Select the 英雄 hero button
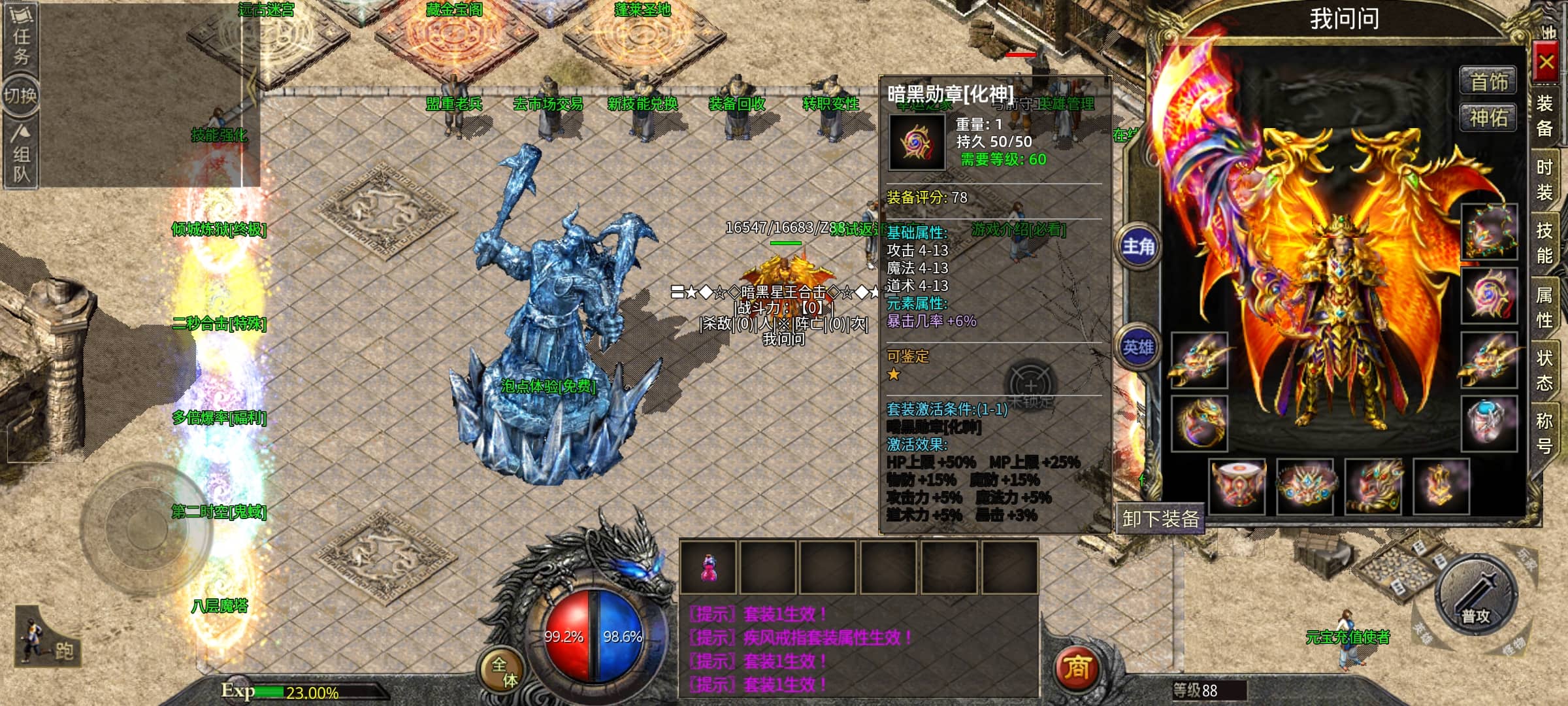1568x706 pixels. pos(1138,347)
